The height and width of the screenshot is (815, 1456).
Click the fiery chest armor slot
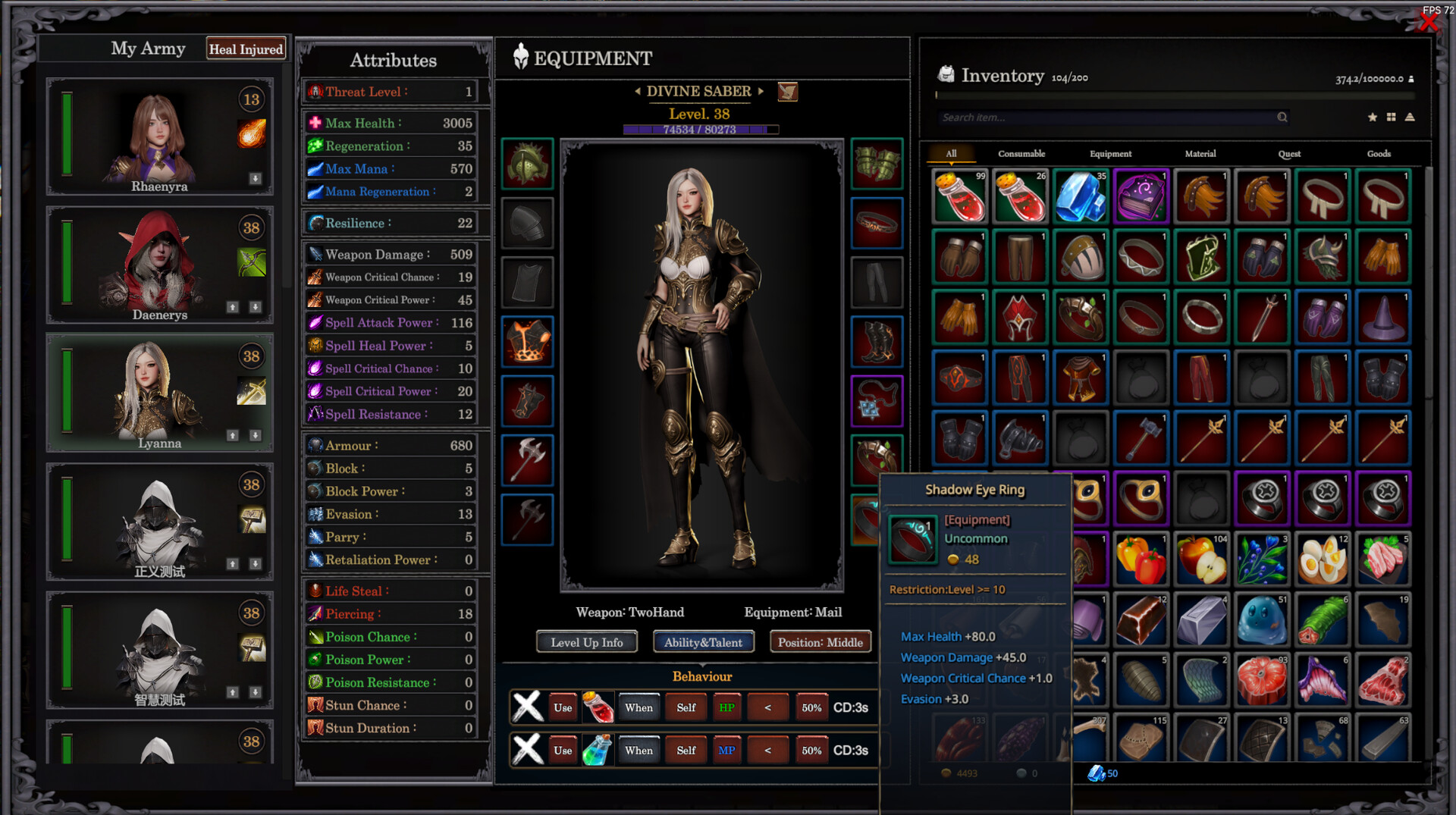click(x=527, y=341)
